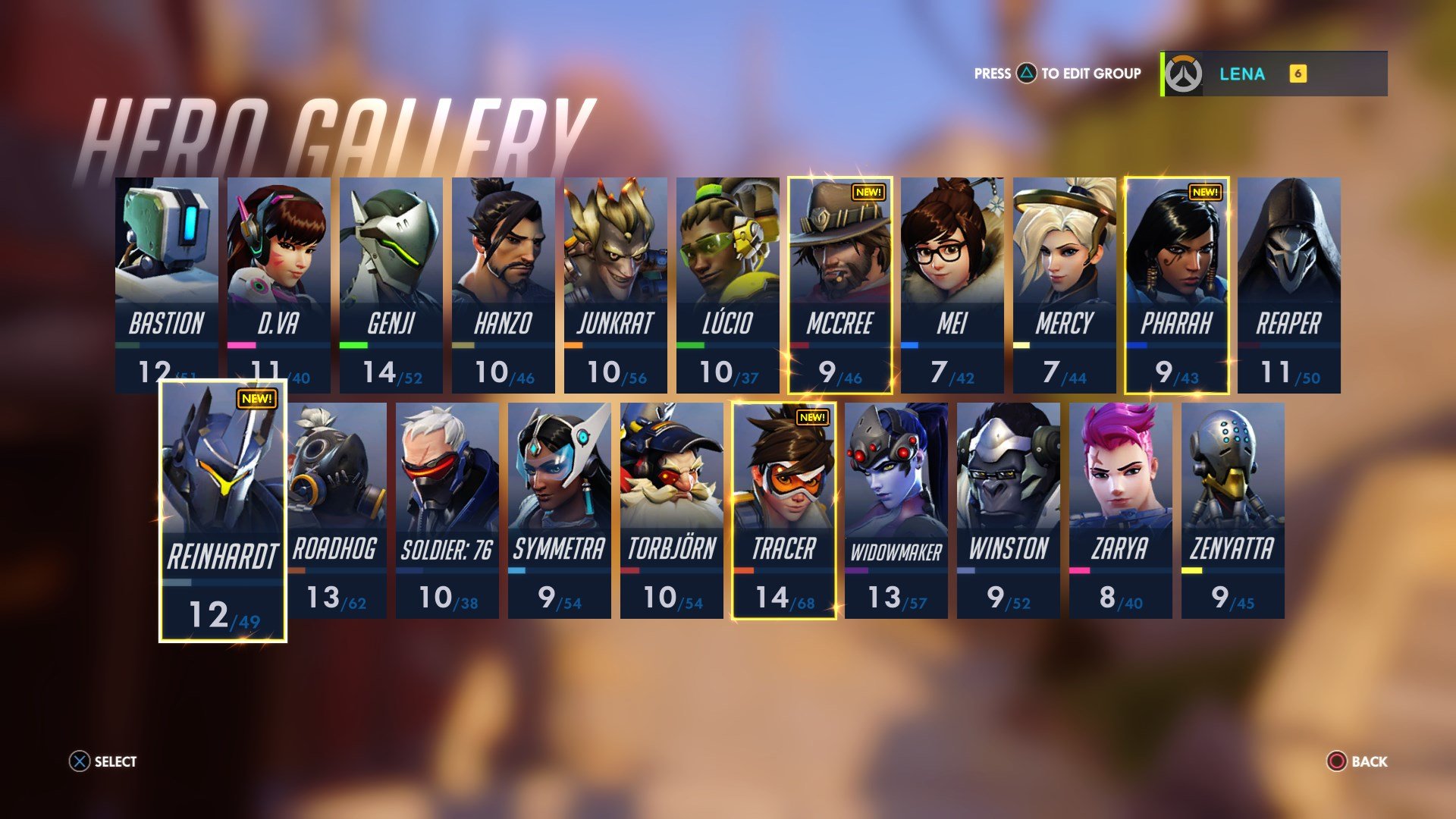Viewport: 1456px width, 819px height.
Task: Open the Zenyatta hero tile
Action: pos(1232,510)
